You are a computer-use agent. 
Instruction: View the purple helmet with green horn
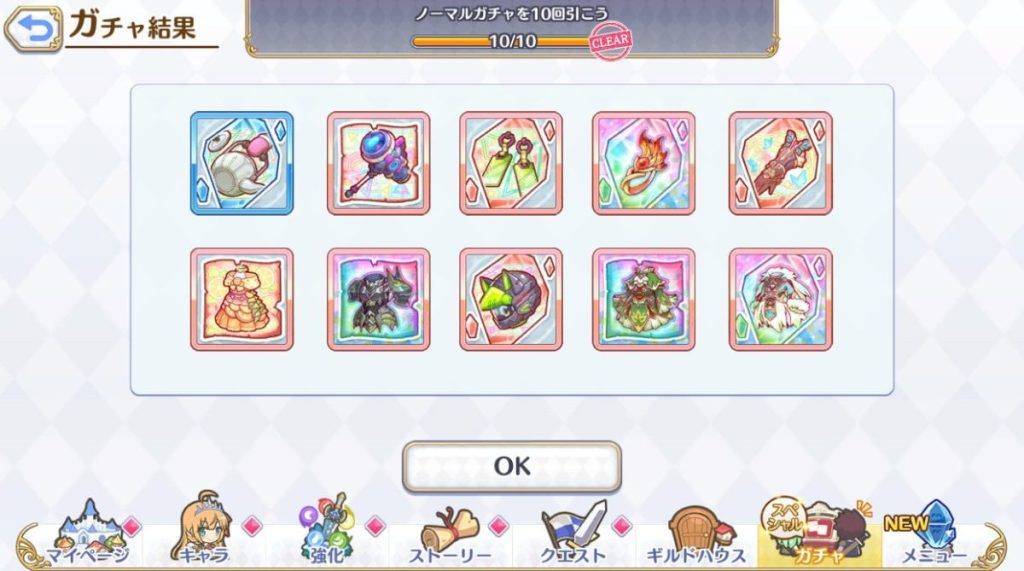[x=511, y=299]
